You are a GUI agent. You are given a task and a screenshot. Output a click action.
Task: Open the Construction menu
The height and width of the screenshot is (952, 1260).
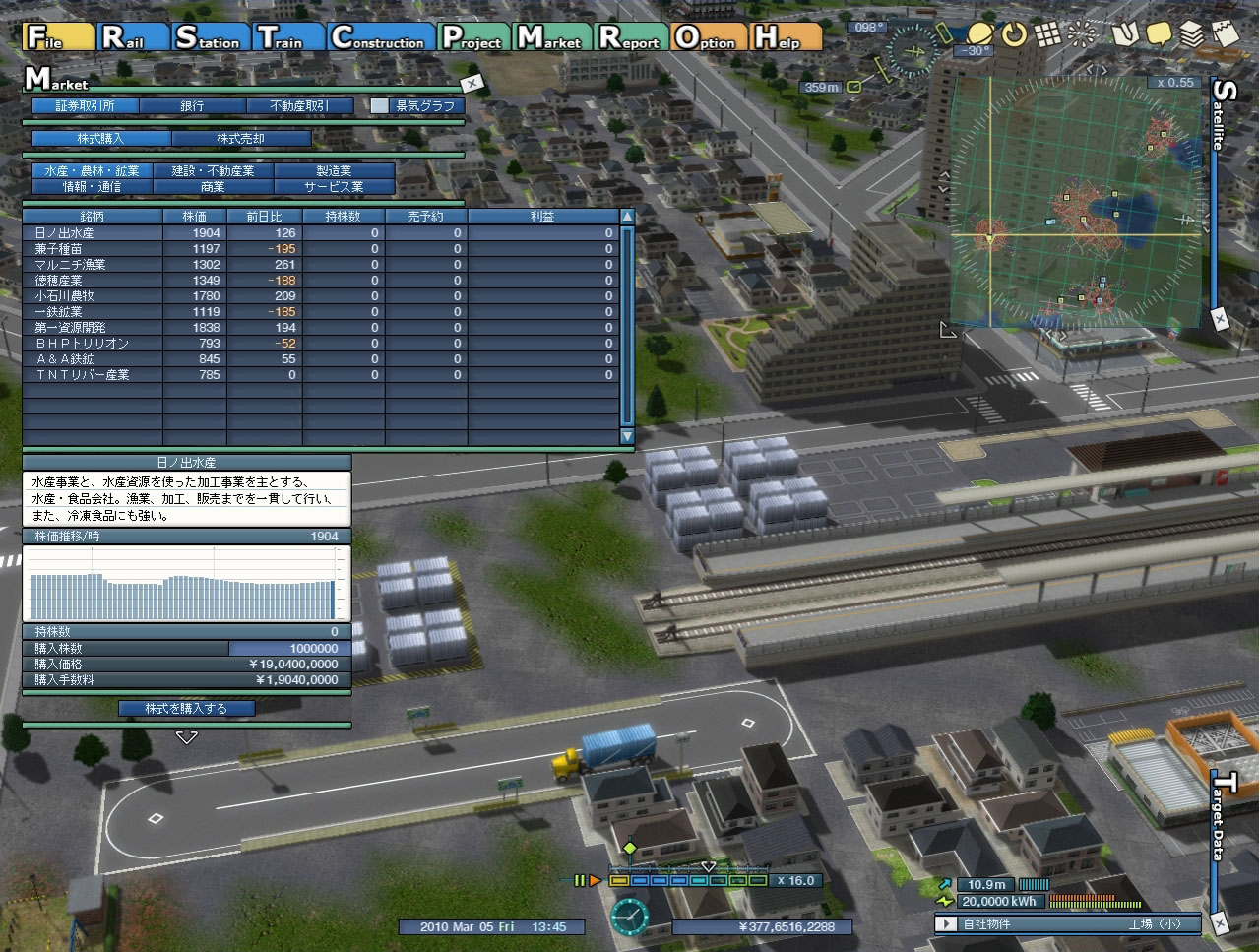pos(379,37)
